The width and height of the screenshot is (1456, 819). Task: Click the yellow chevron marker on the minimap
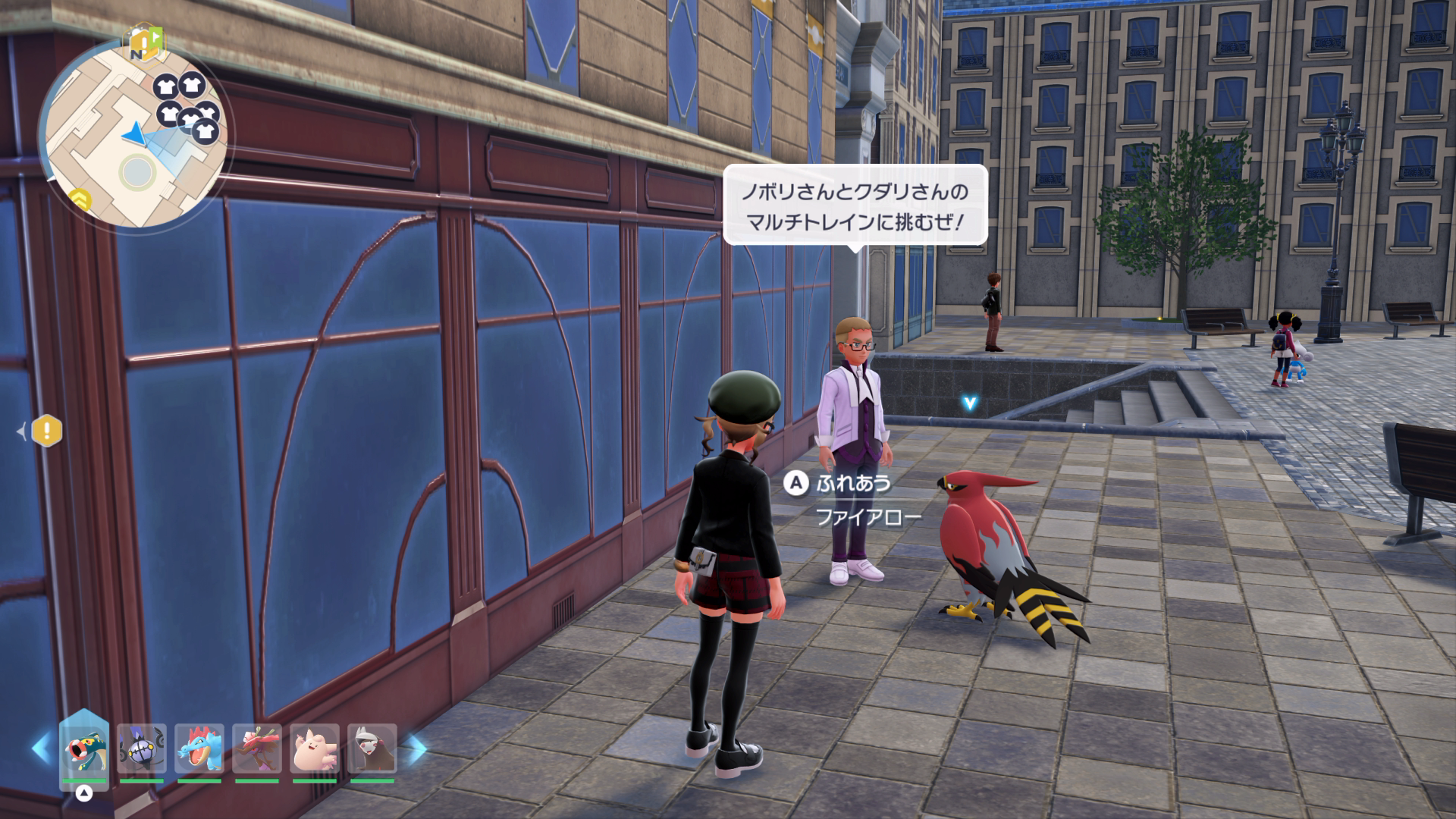pyautogui.click(x=81, y=200)
